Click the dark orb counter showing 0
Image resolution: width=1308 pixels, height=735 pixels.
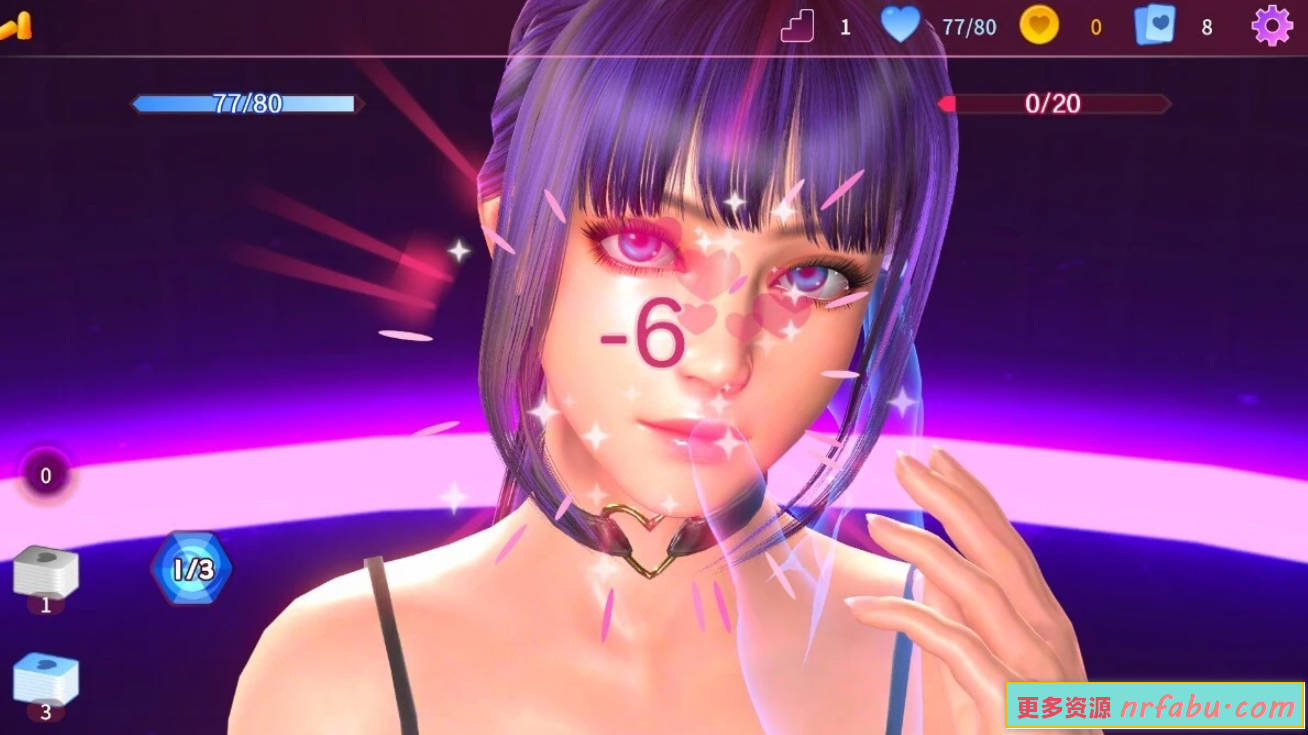(x=44, y=477)
